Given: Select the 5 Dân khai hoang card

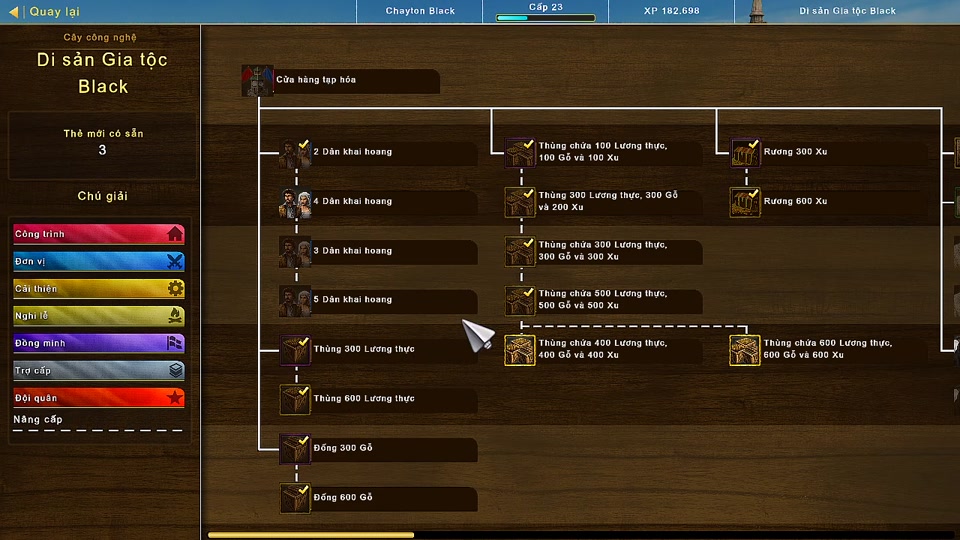Looking at the screenshot, I should tap(378, 300).
